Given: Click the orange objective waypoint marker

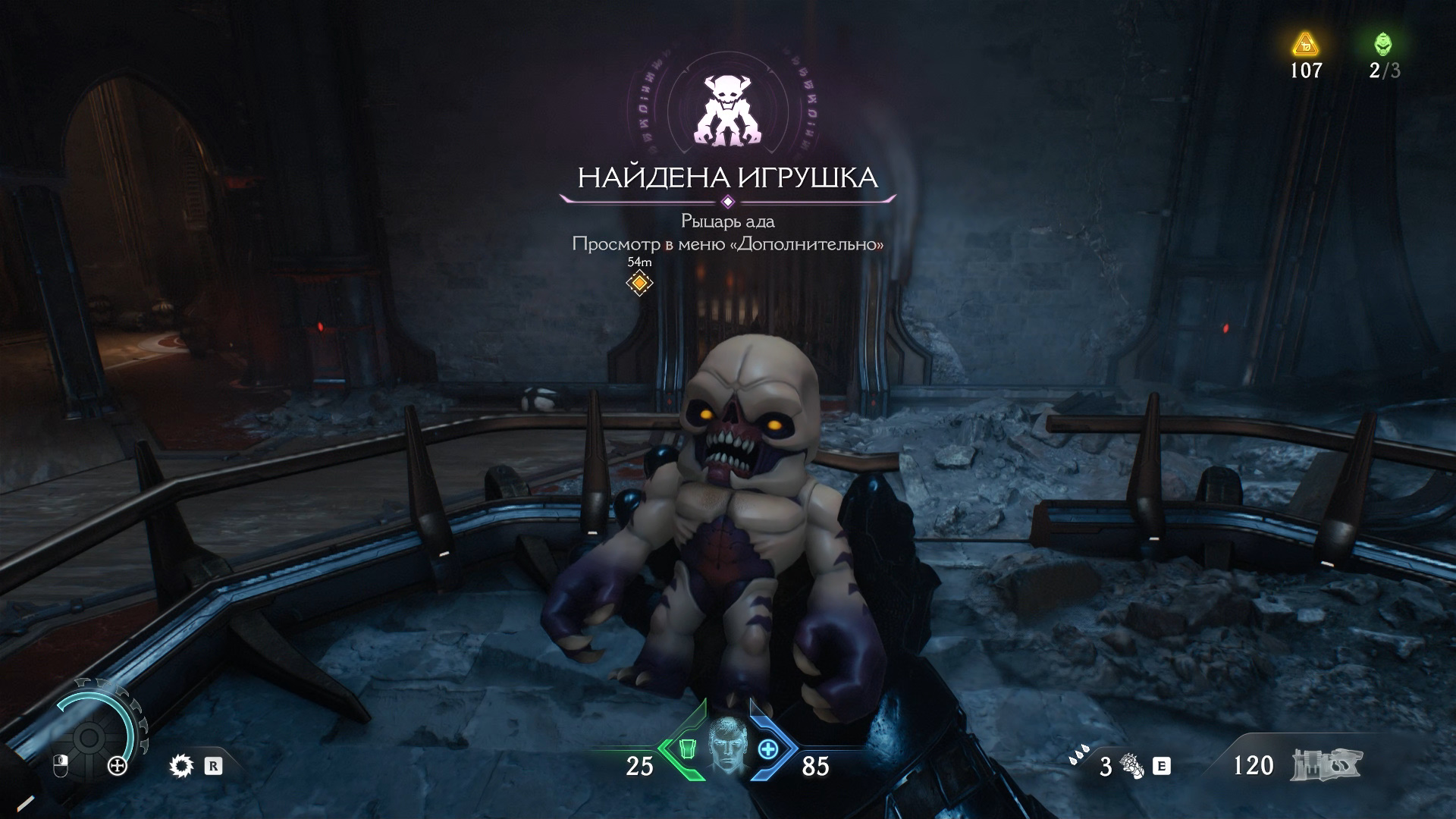Looking at the screenshot, I should click(639, 283).
